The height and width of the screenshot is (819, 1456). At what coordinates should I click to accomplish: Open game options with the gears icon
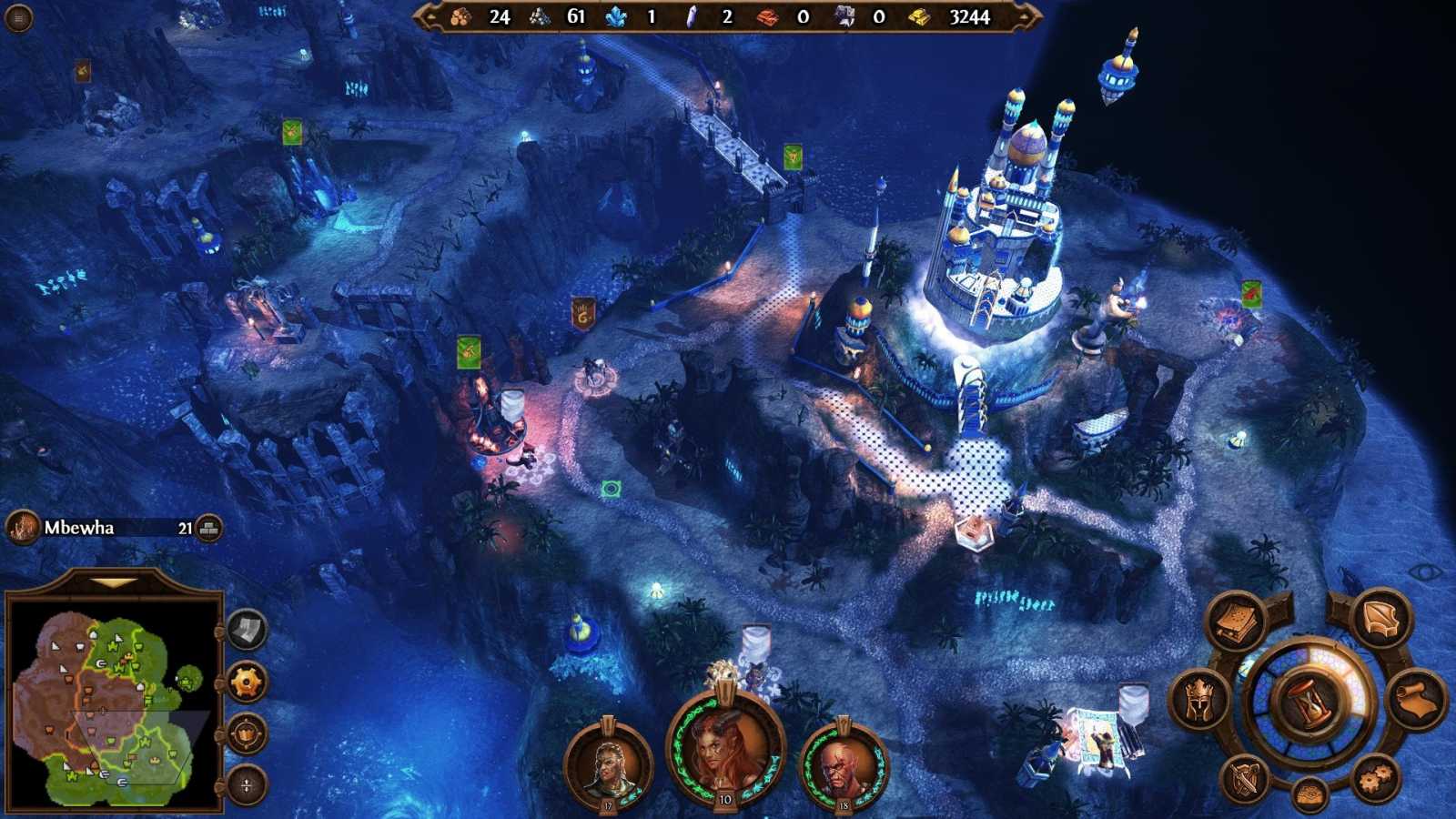(x=1375, y=777)
